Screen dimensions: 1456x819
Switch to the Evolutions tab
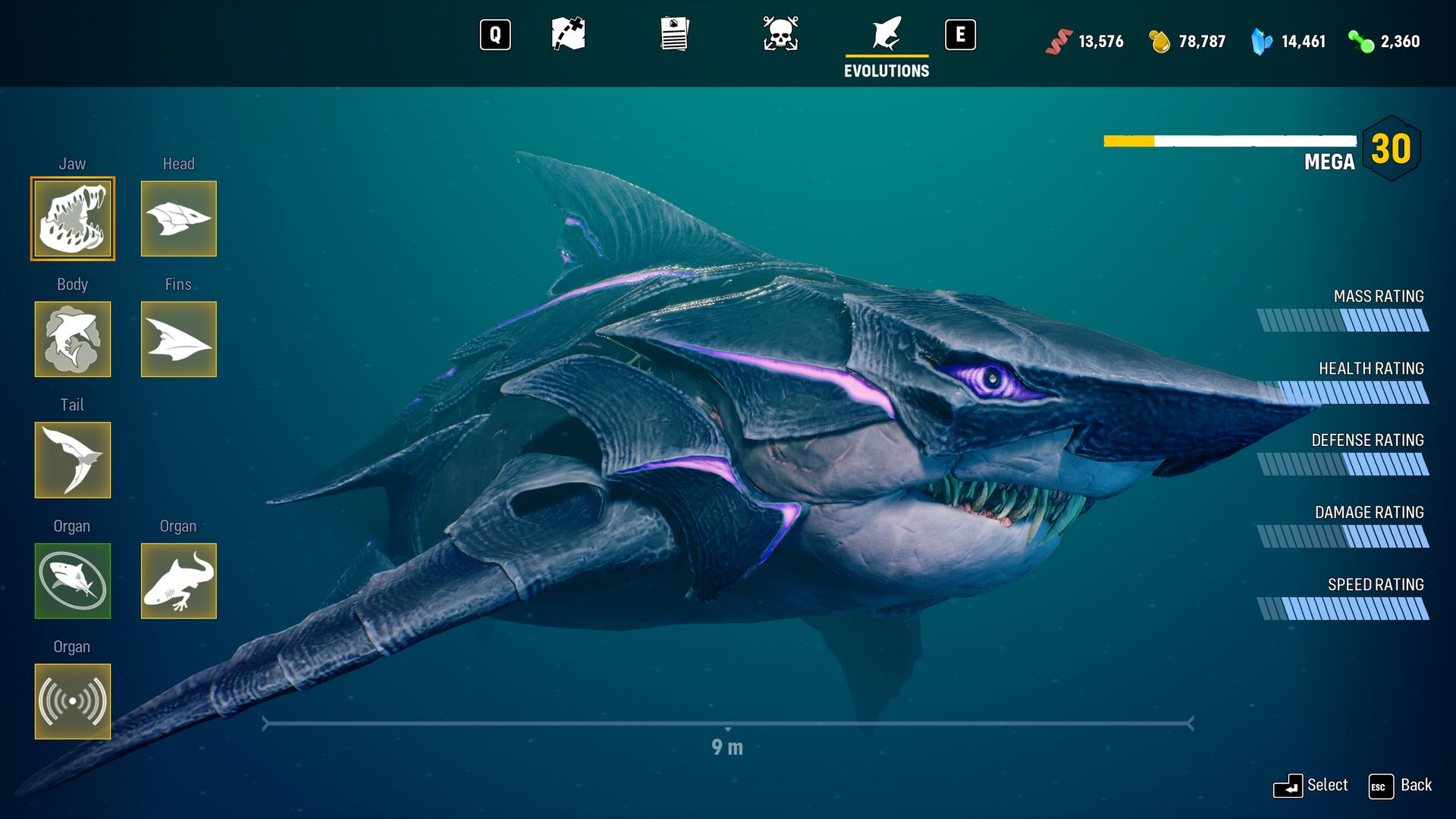pyautogui.click(x=886, y=34)
